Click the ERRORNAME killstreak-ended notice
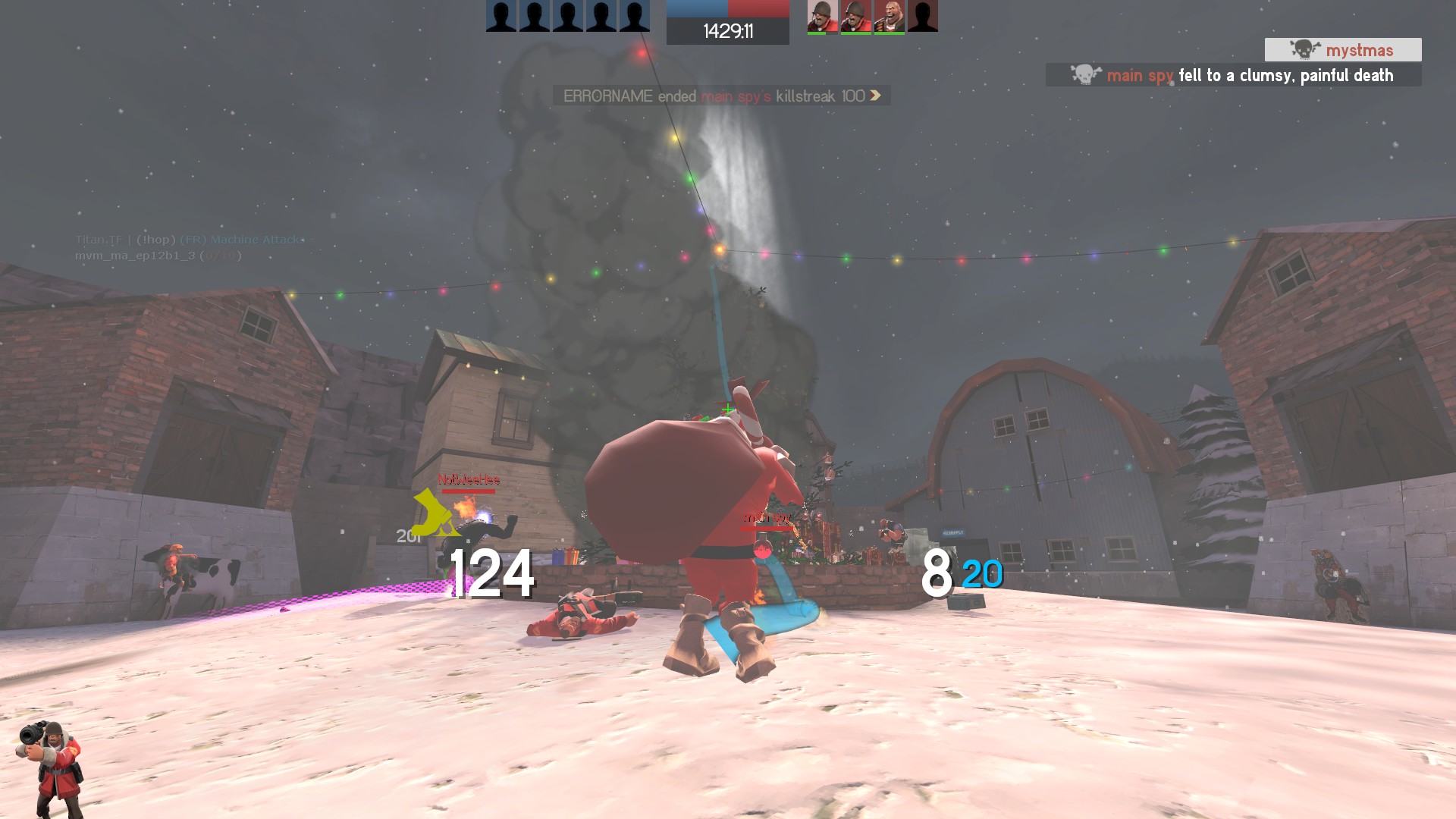 click(721, 96)
